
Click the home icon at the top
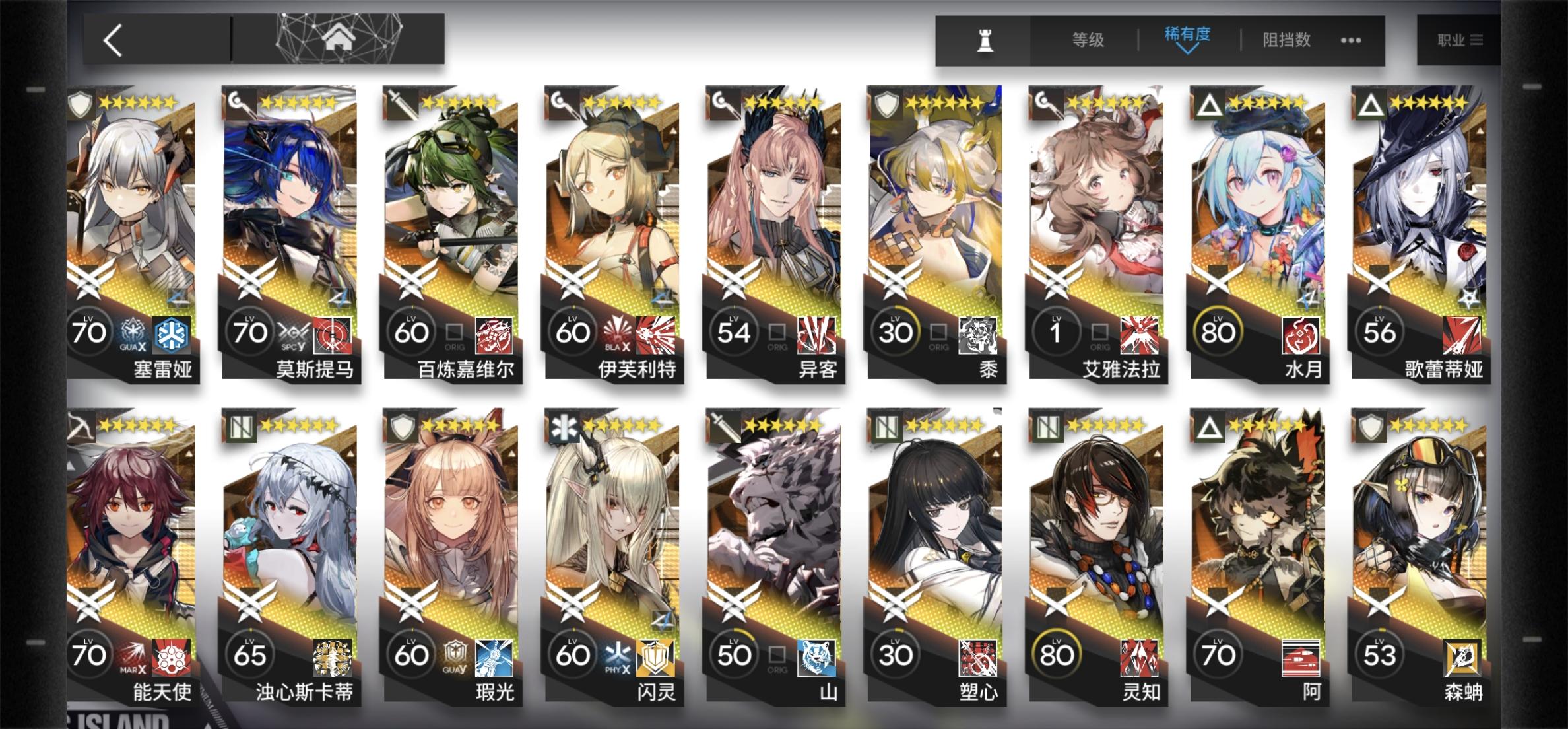(x=339, y=38)
